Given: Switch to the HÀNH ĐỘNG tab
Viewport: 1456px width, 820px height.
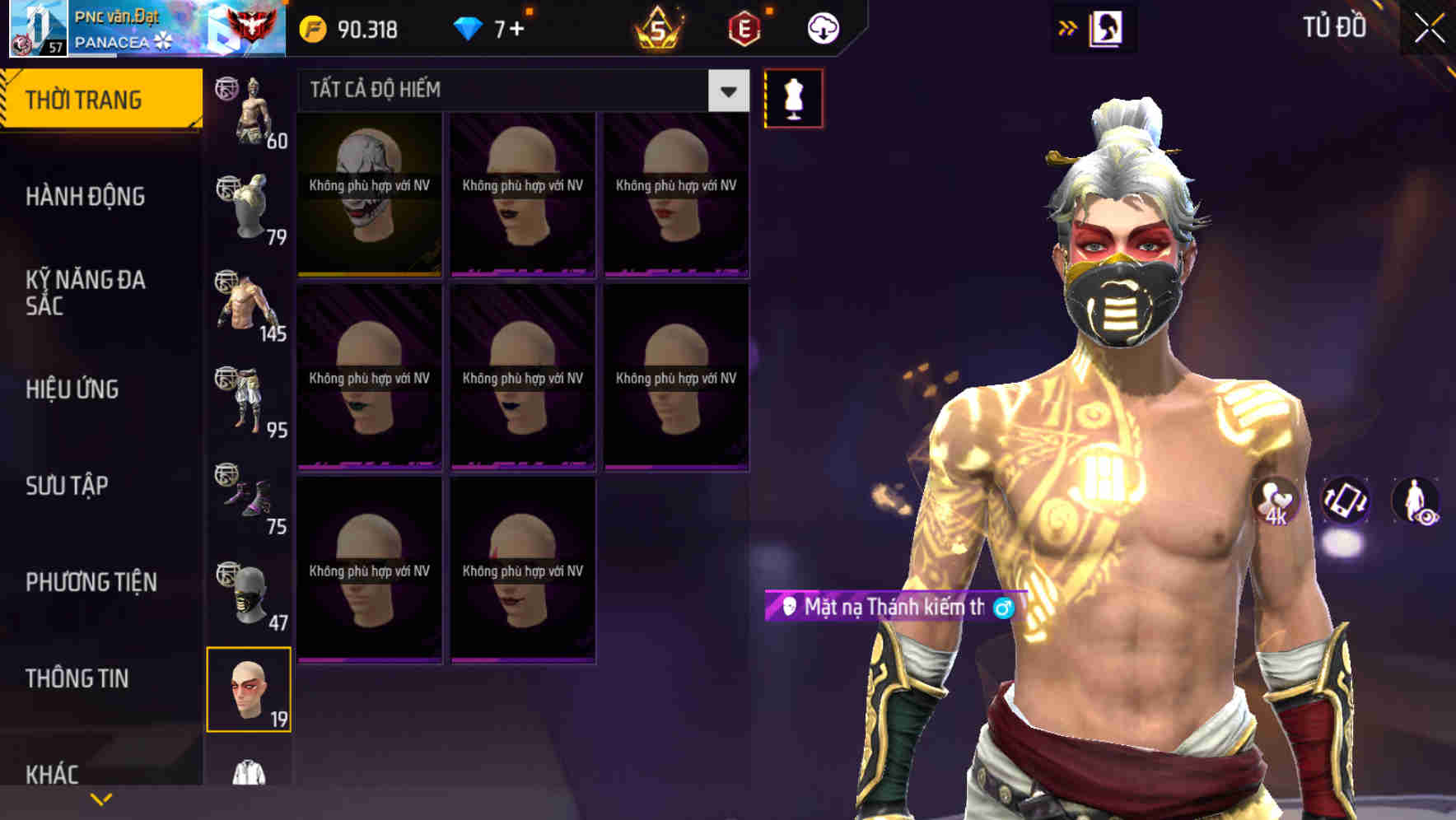Looking at the screenshot, I should (x=86, y=197).
